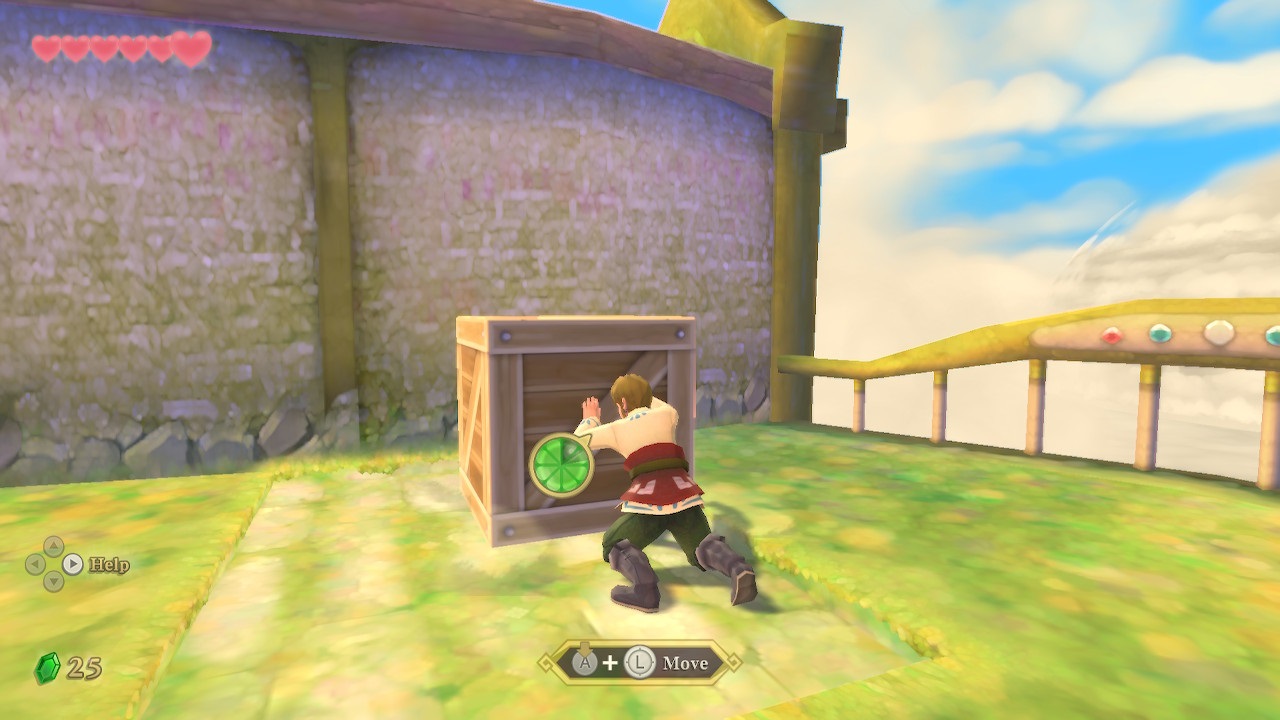This screenshot has width=1280, height=720.
Task: Toggle the Move prompt banner
Action: pos(640,663)
